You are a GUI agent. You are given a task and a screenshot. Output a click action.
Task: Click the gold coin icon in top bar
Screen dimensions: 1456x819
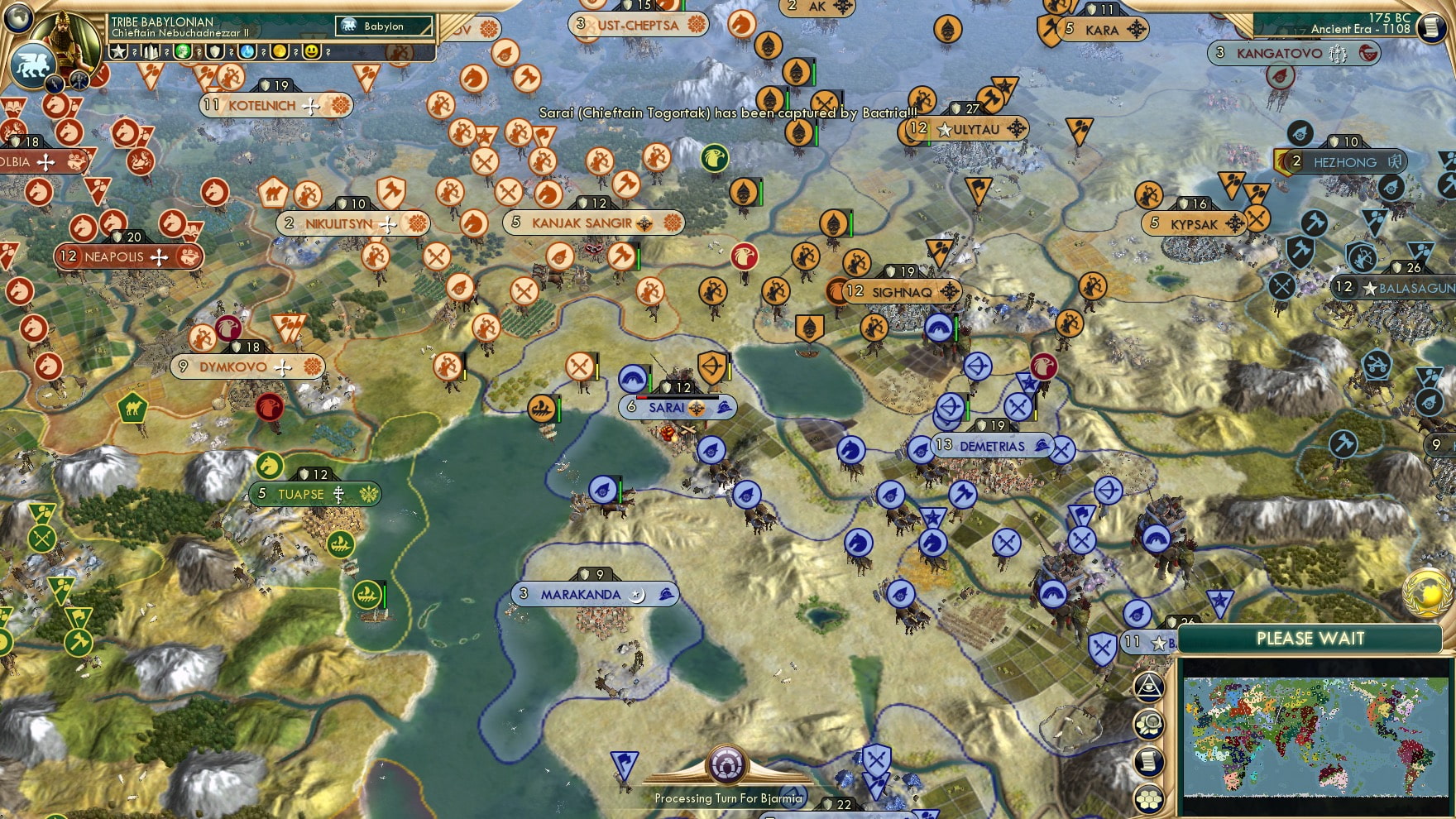tap(280, 51)
